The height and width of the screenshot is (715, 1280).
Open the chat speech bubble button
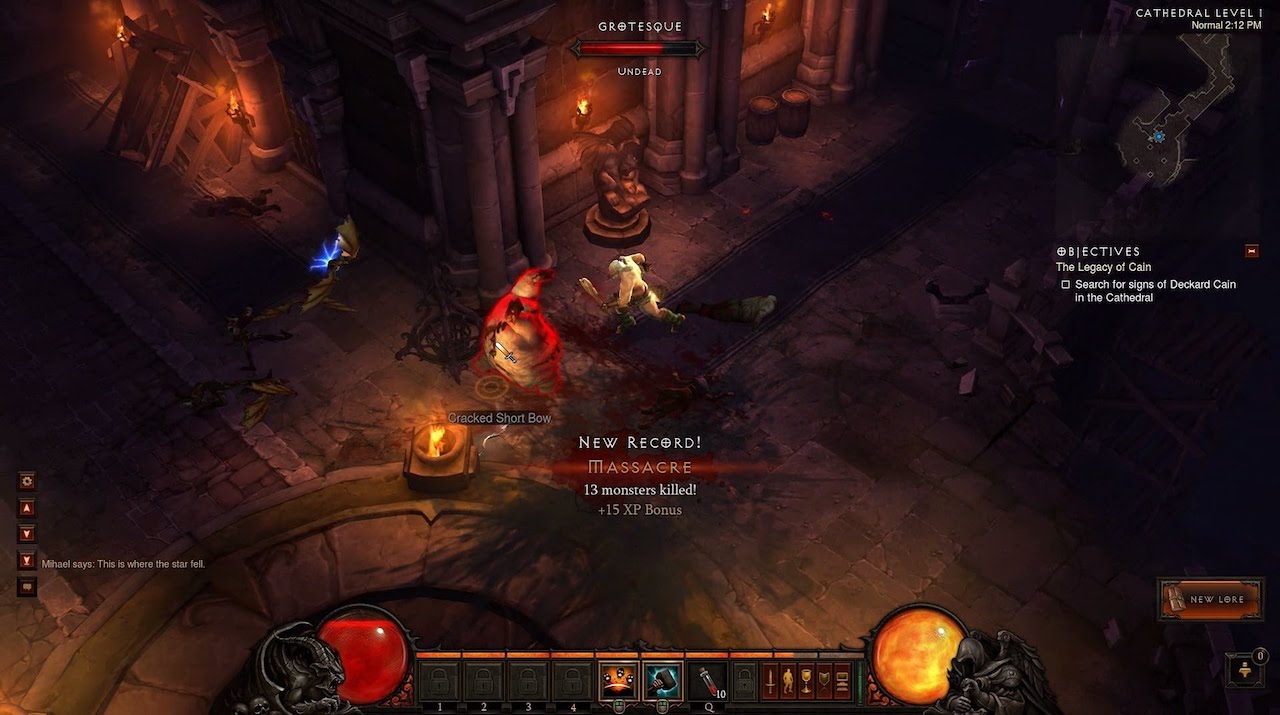tap(27, 587)
